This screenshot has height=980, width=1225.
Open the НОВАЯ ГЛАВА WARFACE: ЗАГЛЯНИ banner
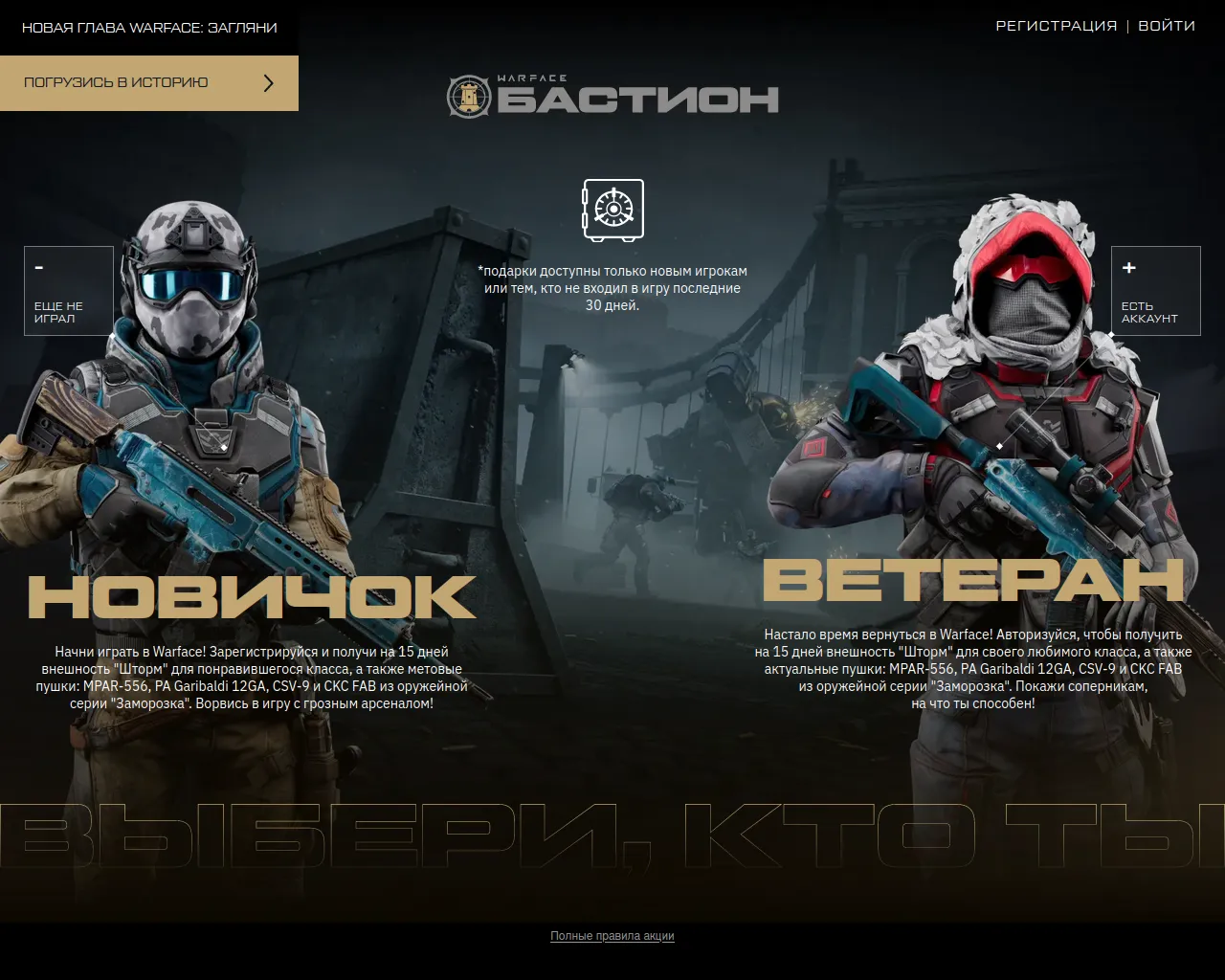point(148,27)
